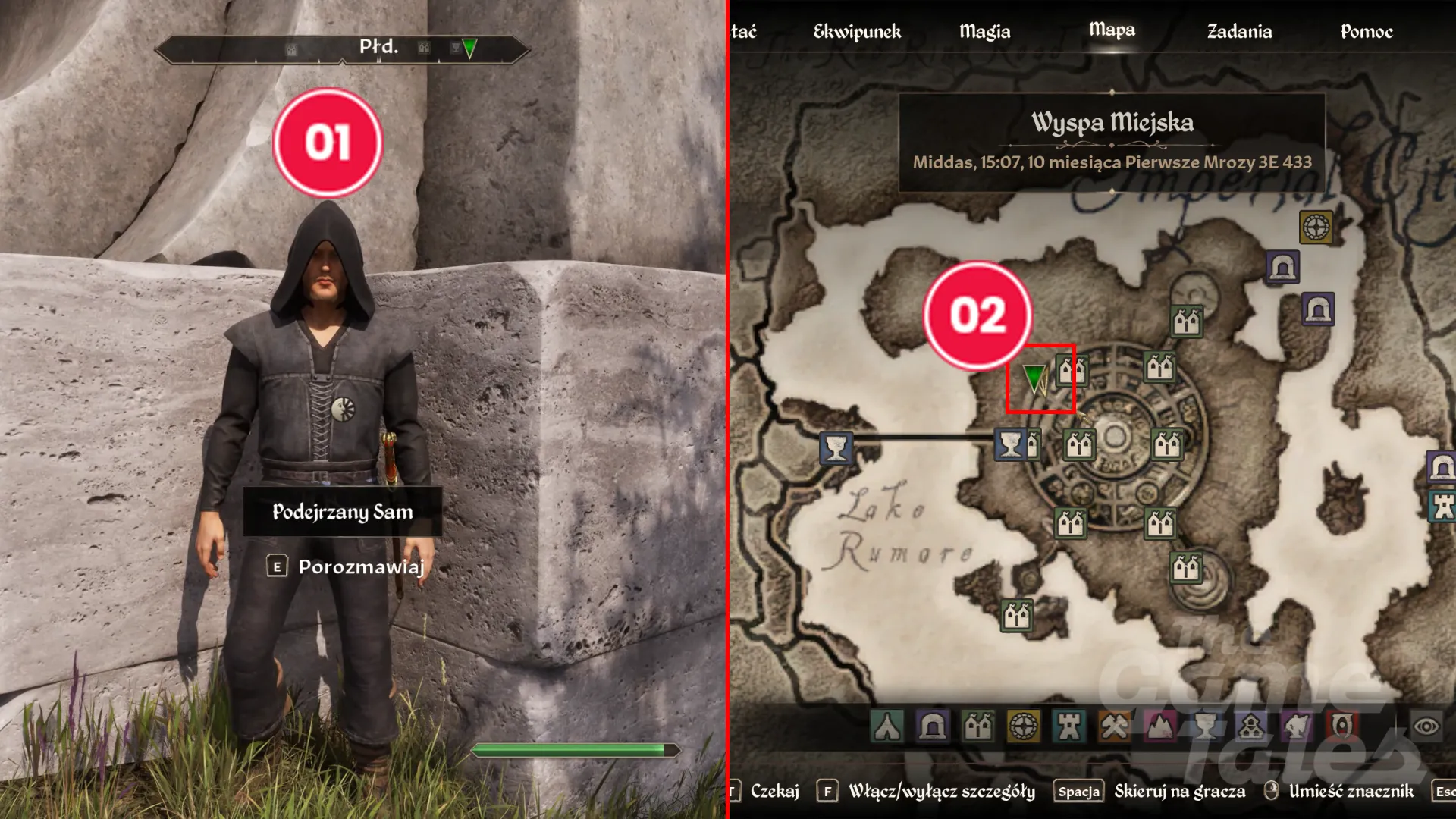
Task: Toggle the crossed pickaxes mine filter
Action: 1115,726
